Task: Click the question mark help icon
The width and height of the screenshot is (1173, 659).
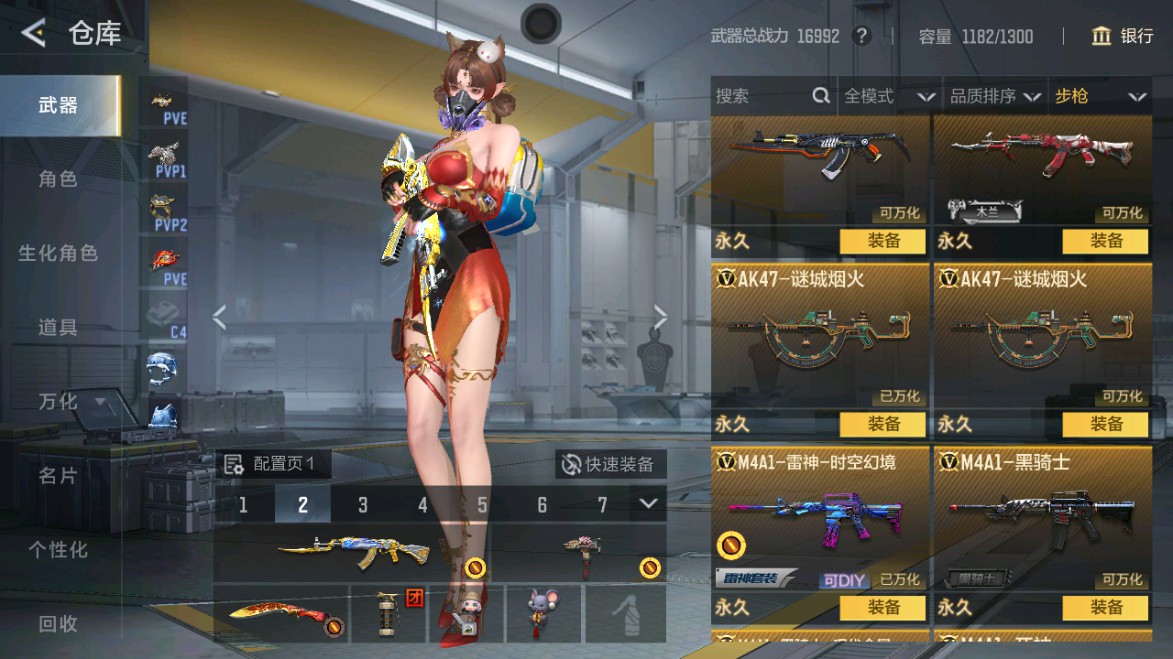Action: tap(861, 36)
